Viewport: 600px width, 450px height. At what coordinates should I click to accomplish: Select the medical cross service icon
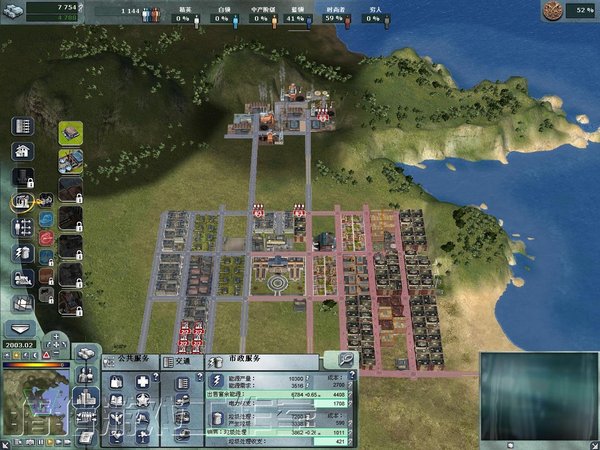tap(142, 381)
